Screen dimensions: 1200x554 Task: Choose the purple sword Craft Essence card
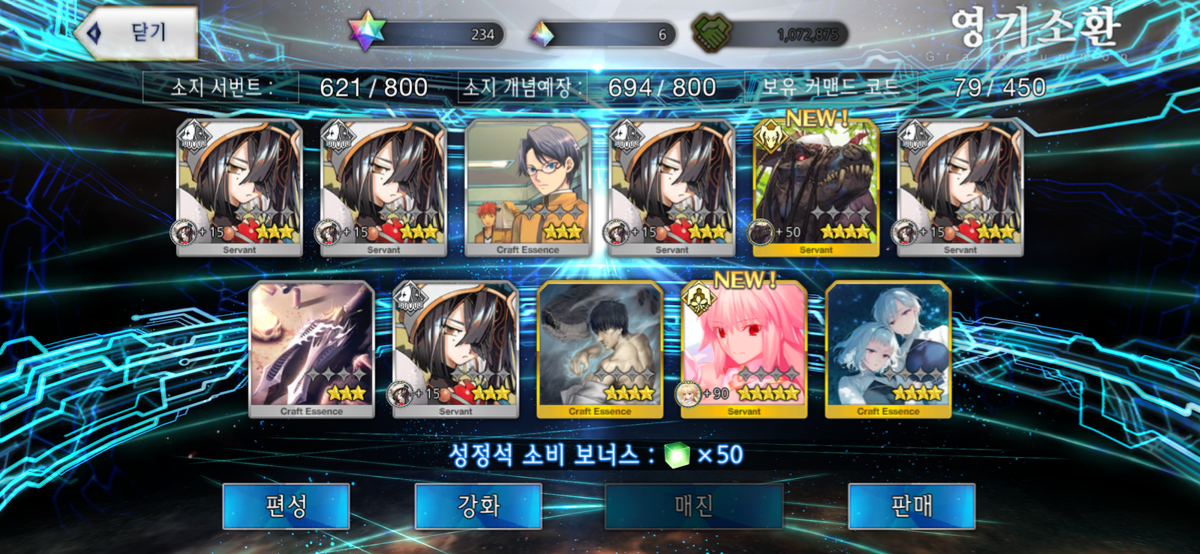[311, 349]
